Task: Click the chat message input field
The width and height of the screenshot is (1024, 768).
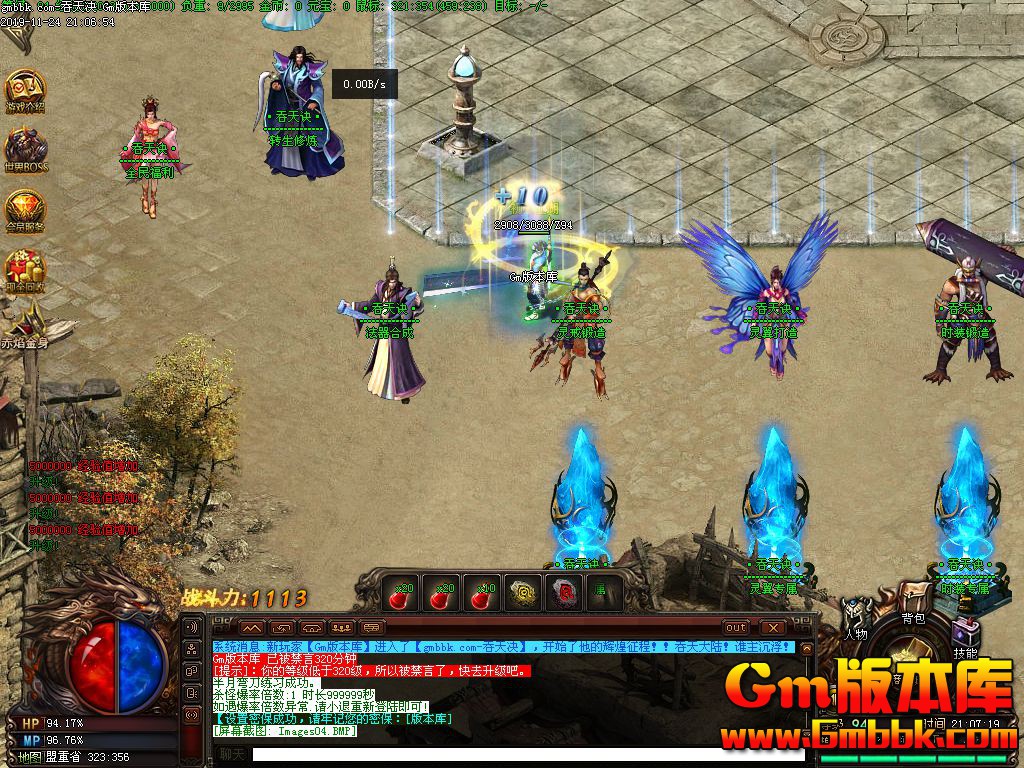Action: pyautogui.click(x=520, y=754)
